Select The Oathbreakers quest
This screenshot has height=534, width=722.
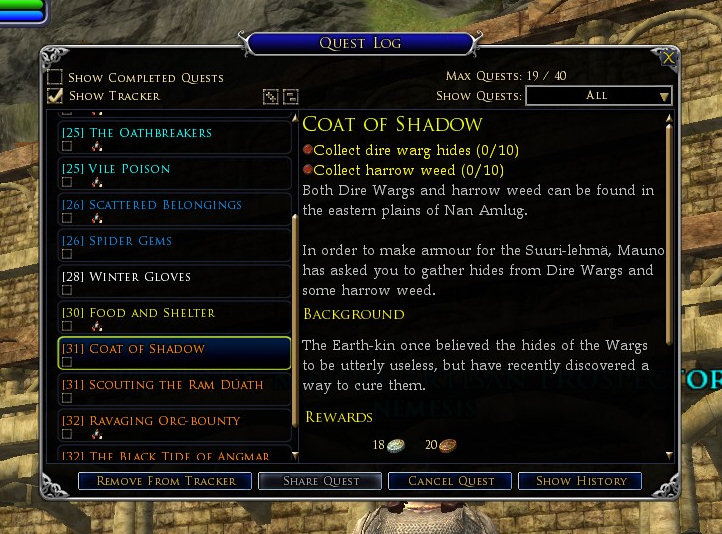coord(151,133)
